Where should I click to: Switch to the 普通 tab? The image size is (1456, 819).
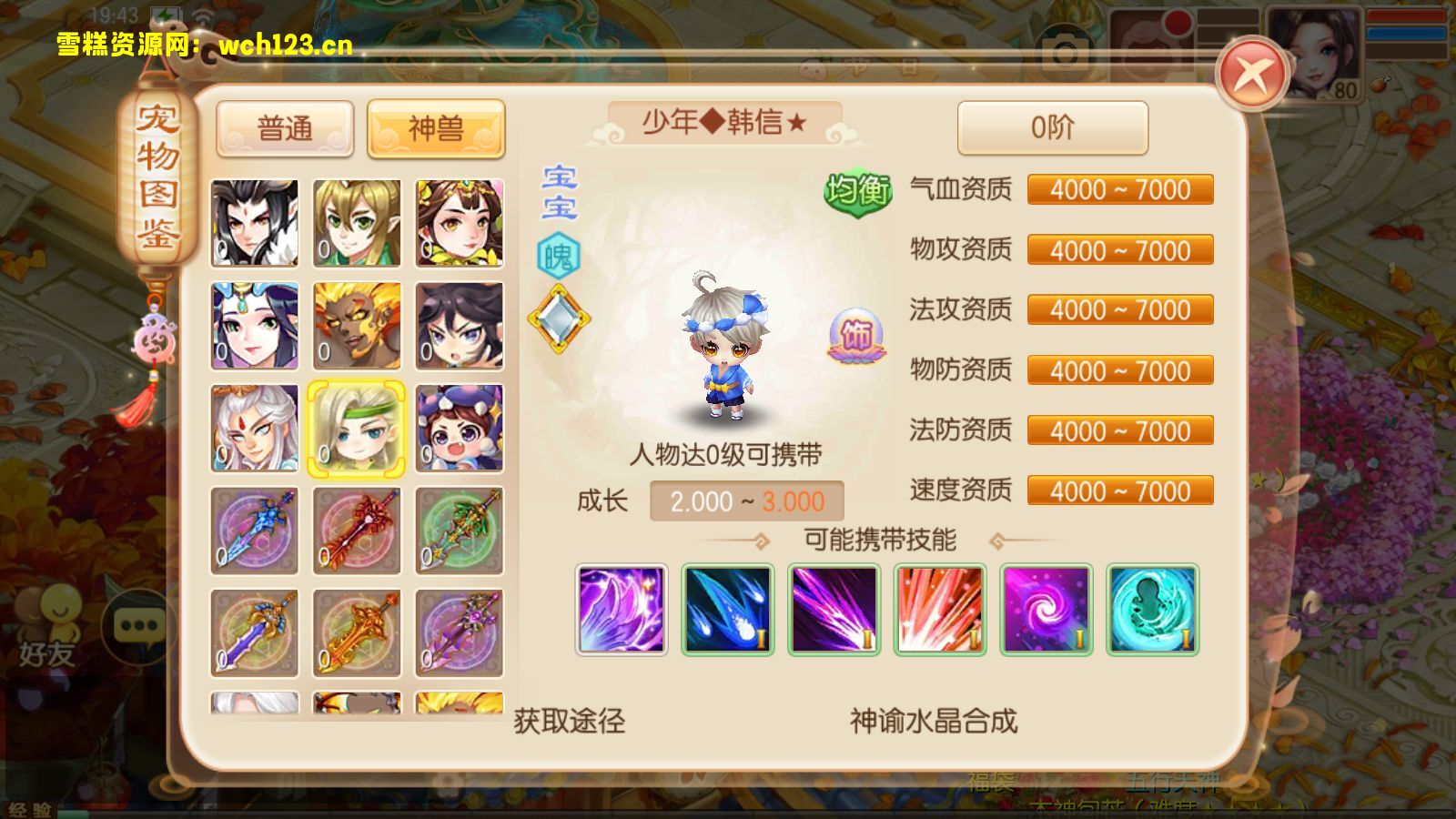click(x=285, y=129)
